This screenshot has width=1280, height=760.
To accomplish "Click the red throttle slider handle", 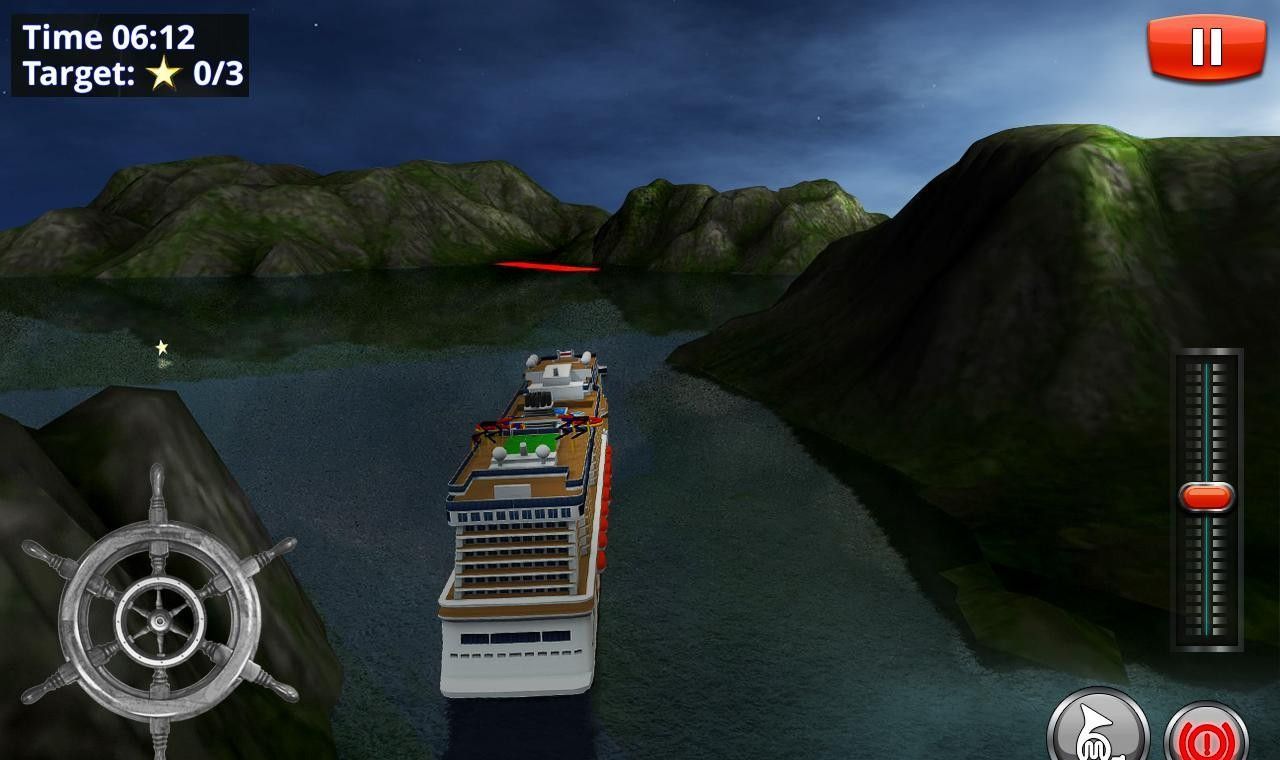I will click(1207, 497).
